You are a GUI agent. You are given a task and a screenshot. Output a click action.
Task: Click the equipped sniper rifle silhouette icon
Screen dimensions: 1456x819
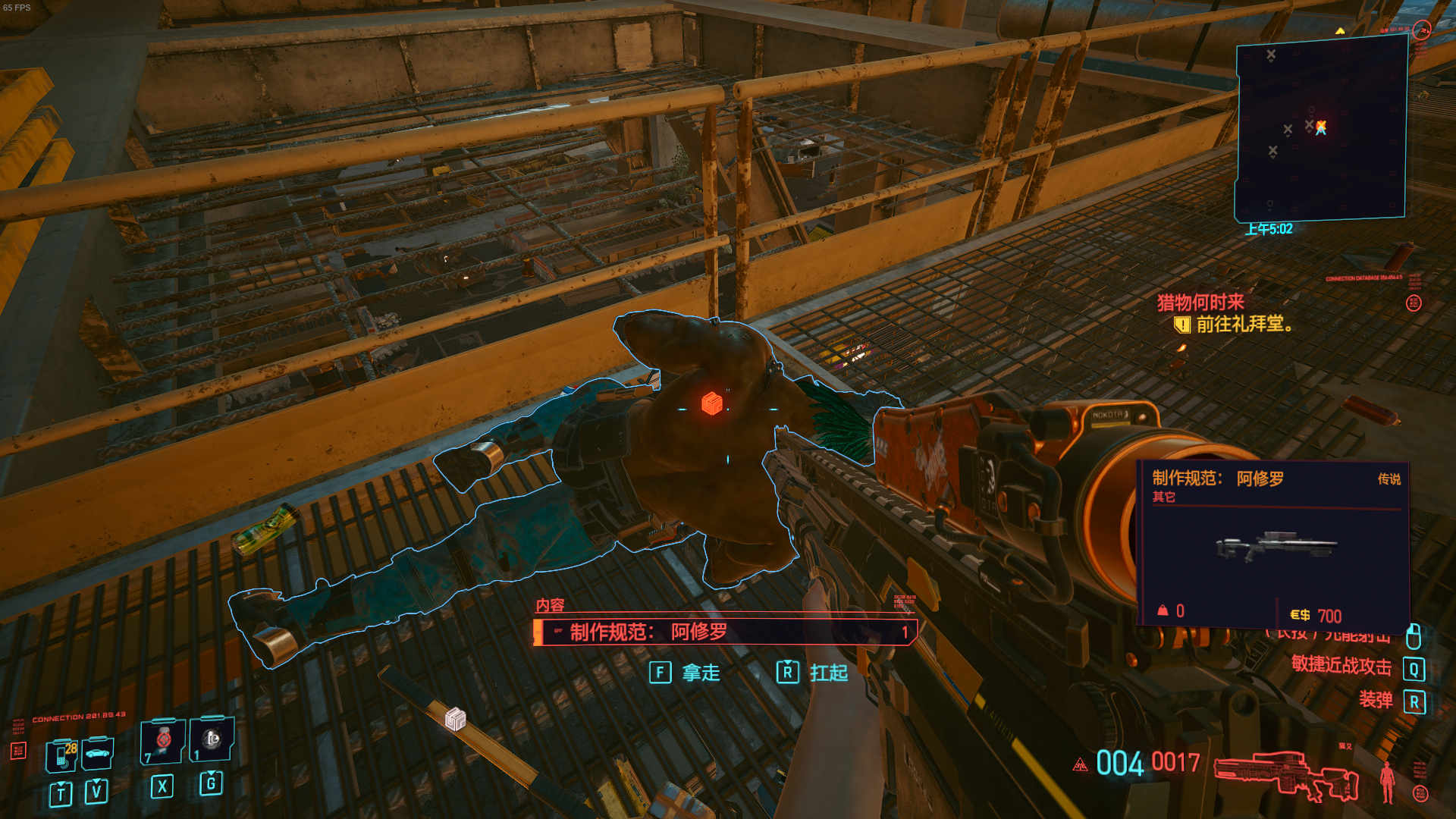tap(1286, 775)
